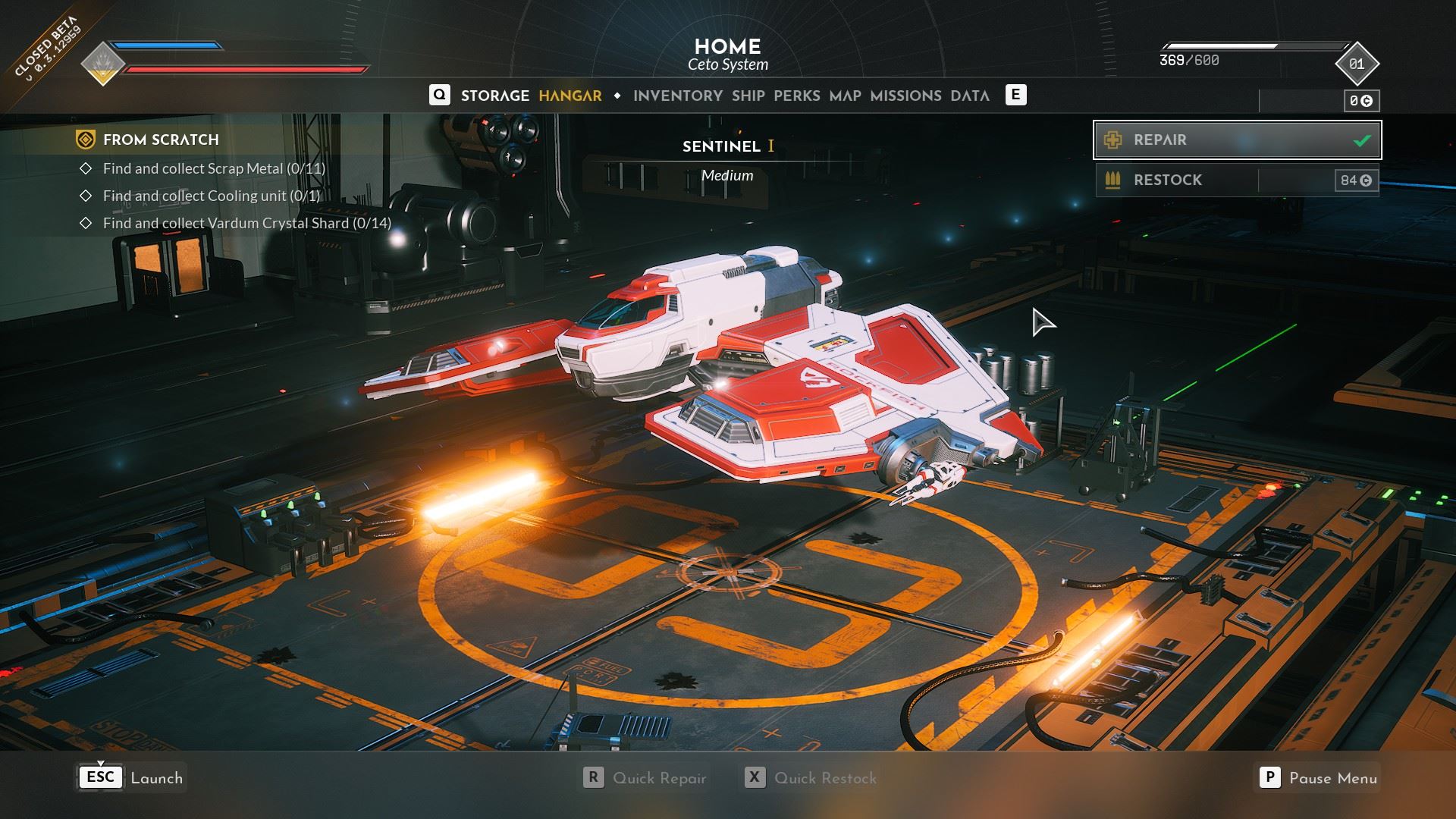1456x819 pixels.
Task: Open the Inventory tab
Action: click(677, 96)
